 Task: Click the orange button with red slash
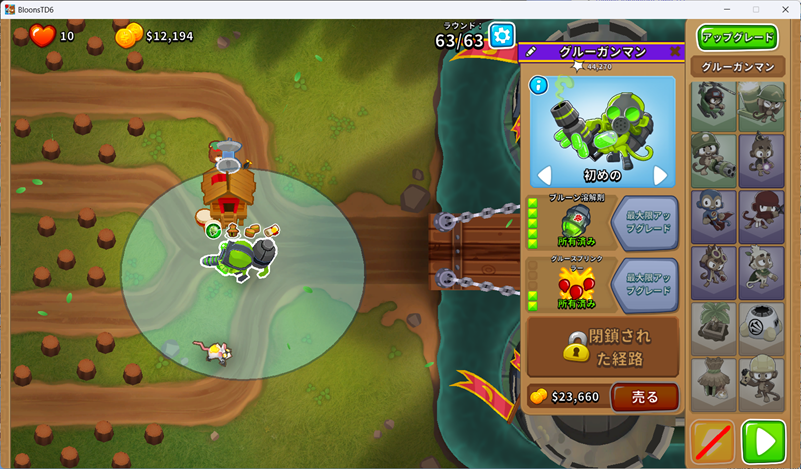click(x=713, y=441)
